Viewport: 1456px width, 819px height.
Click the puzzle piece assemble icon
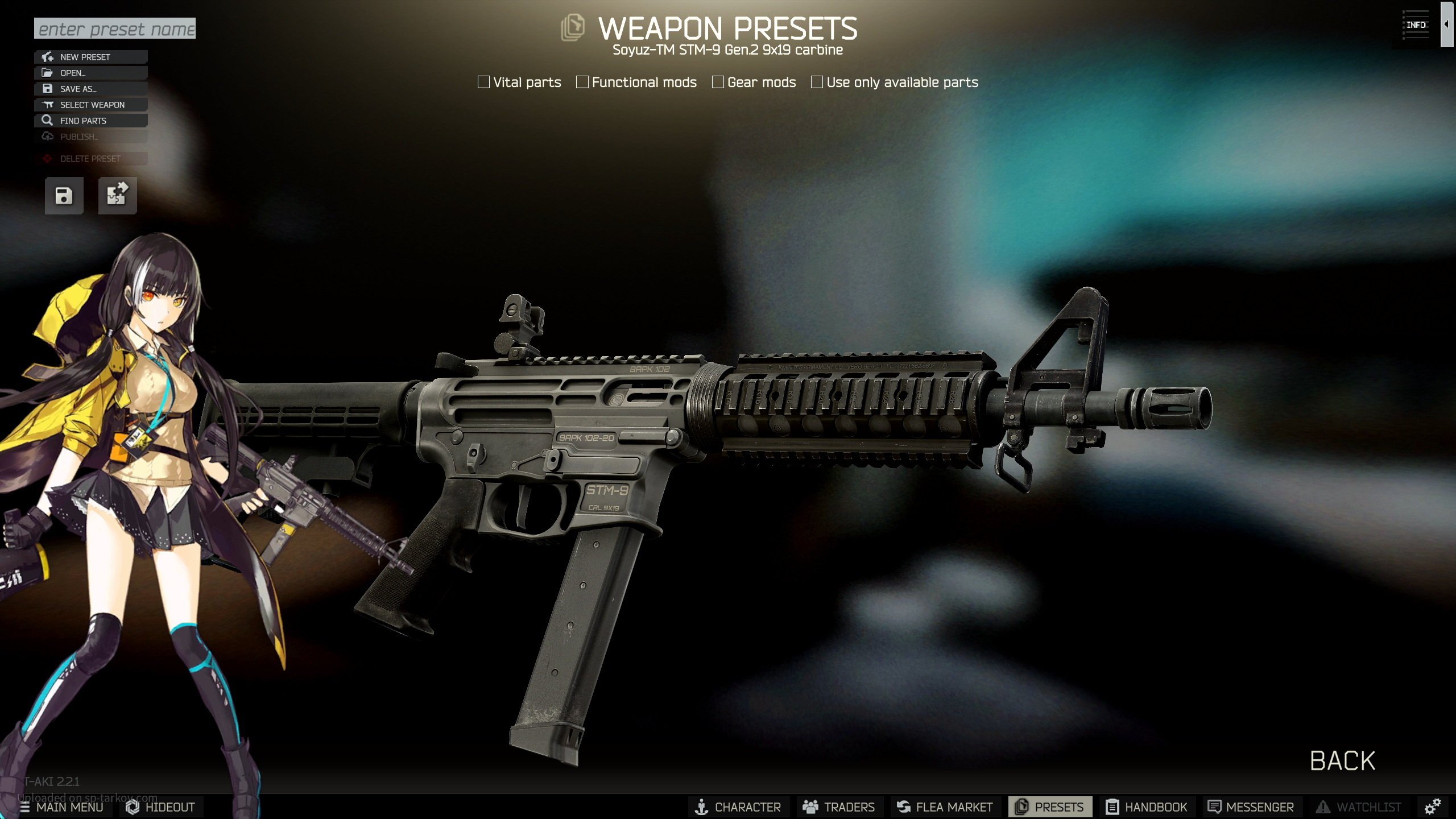tap(117, 196)
